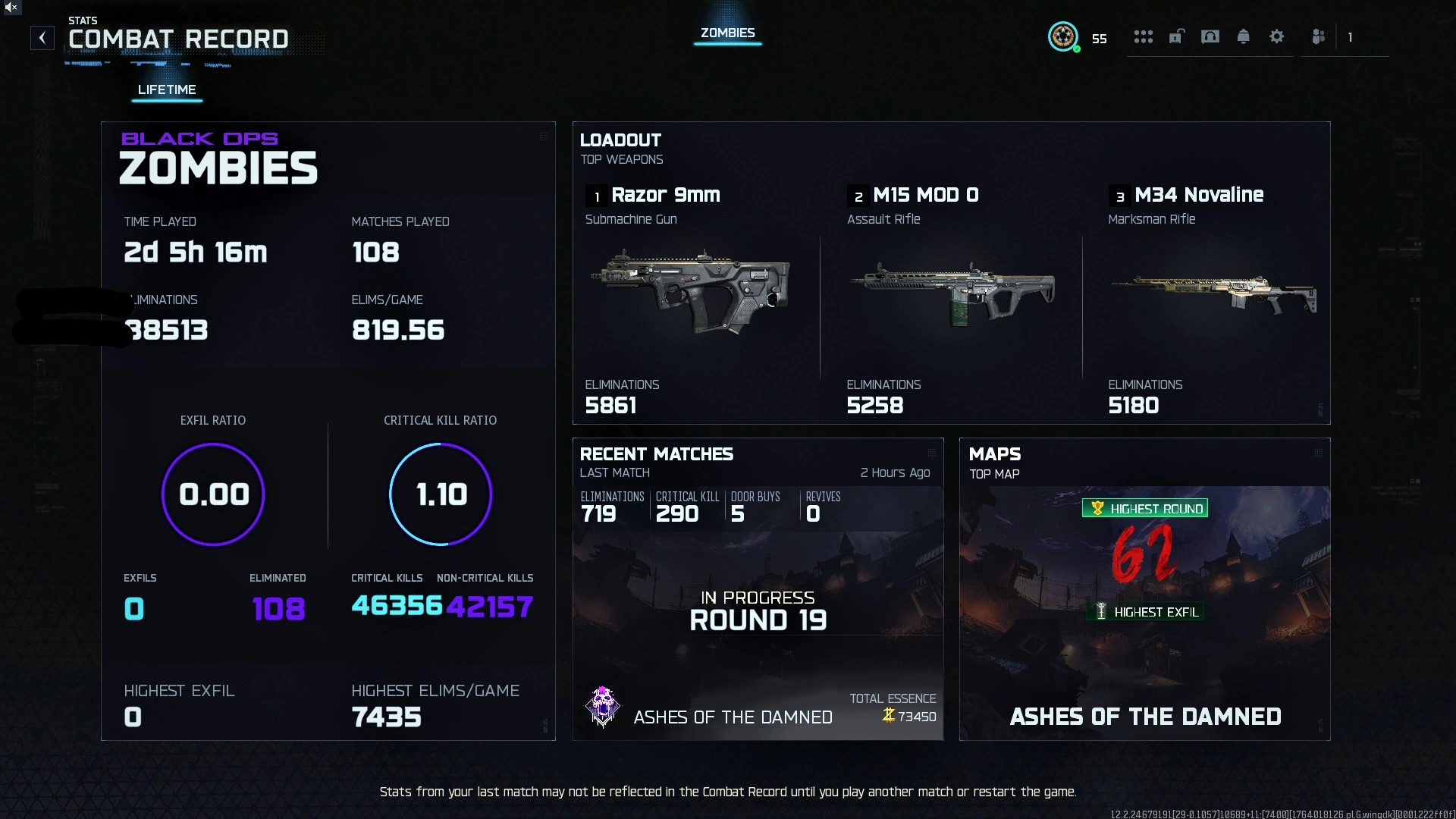This screenshot has width=1456, height=819.
Task: Open the account lock icon
Action: coord(1177,36)
